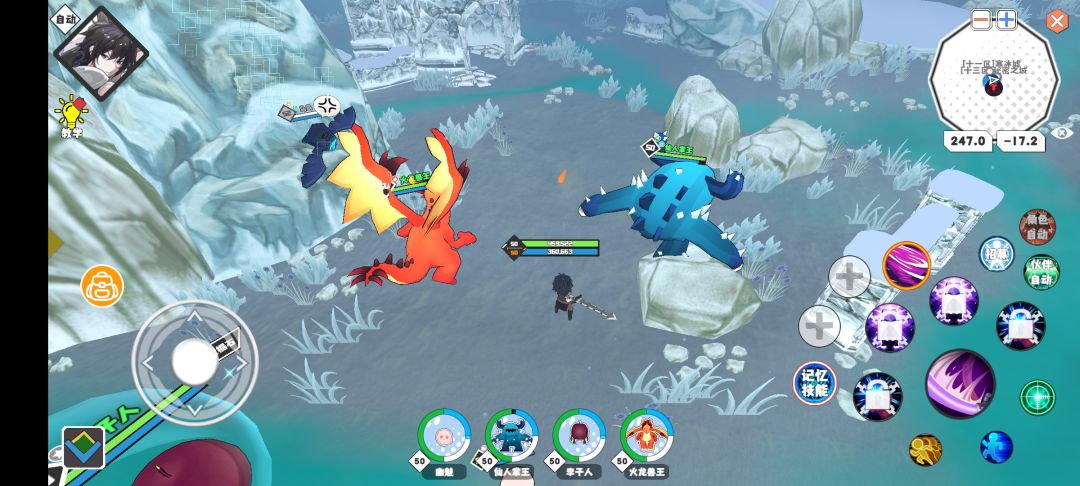Toggle 角色自动 character auto-battle
This screenshot has height=486, width=1080.
coord(1038,228)
